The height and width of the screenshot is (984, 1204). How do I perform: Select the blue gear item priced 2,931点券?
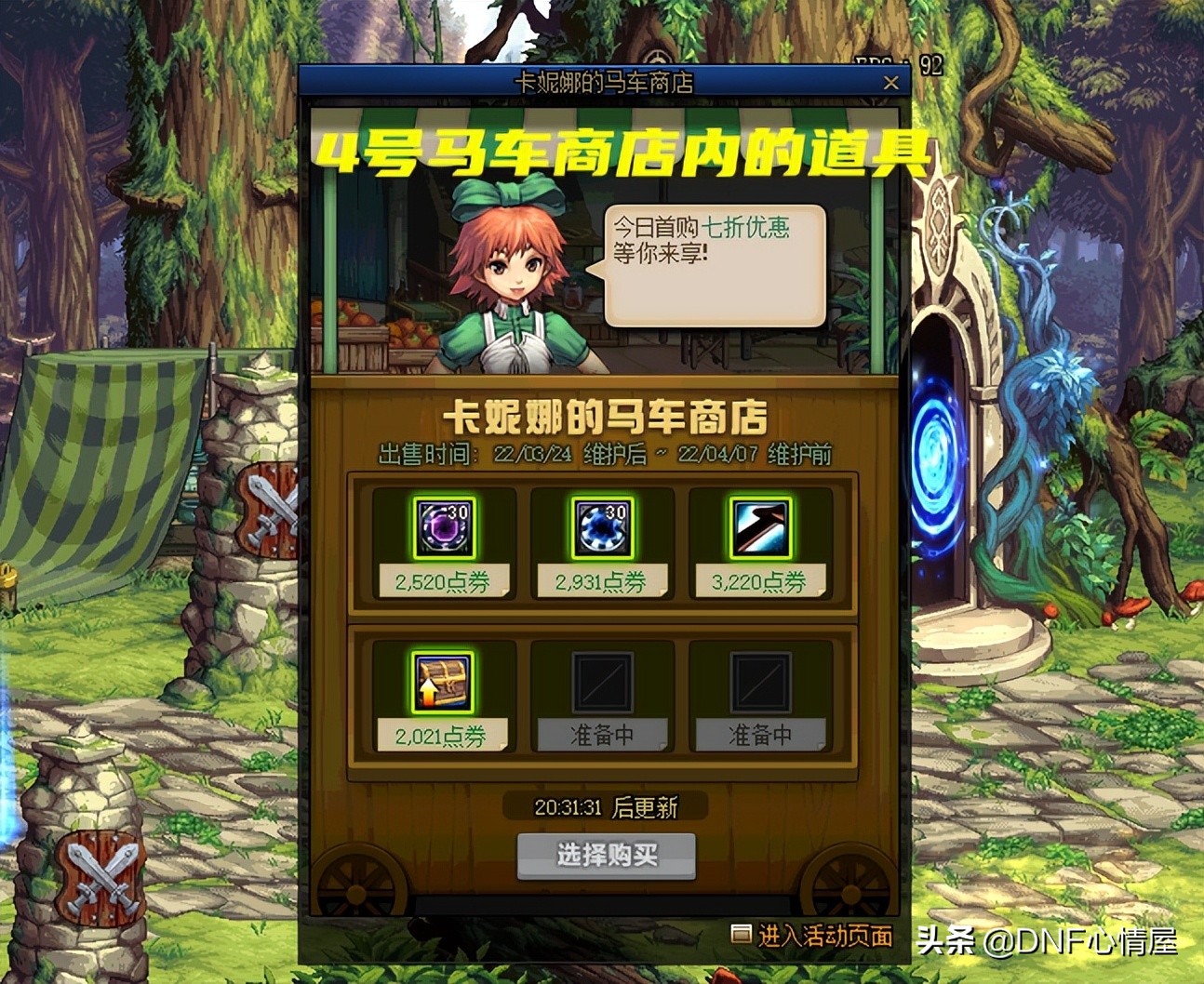pyautogui.click(x=602, y=529)
